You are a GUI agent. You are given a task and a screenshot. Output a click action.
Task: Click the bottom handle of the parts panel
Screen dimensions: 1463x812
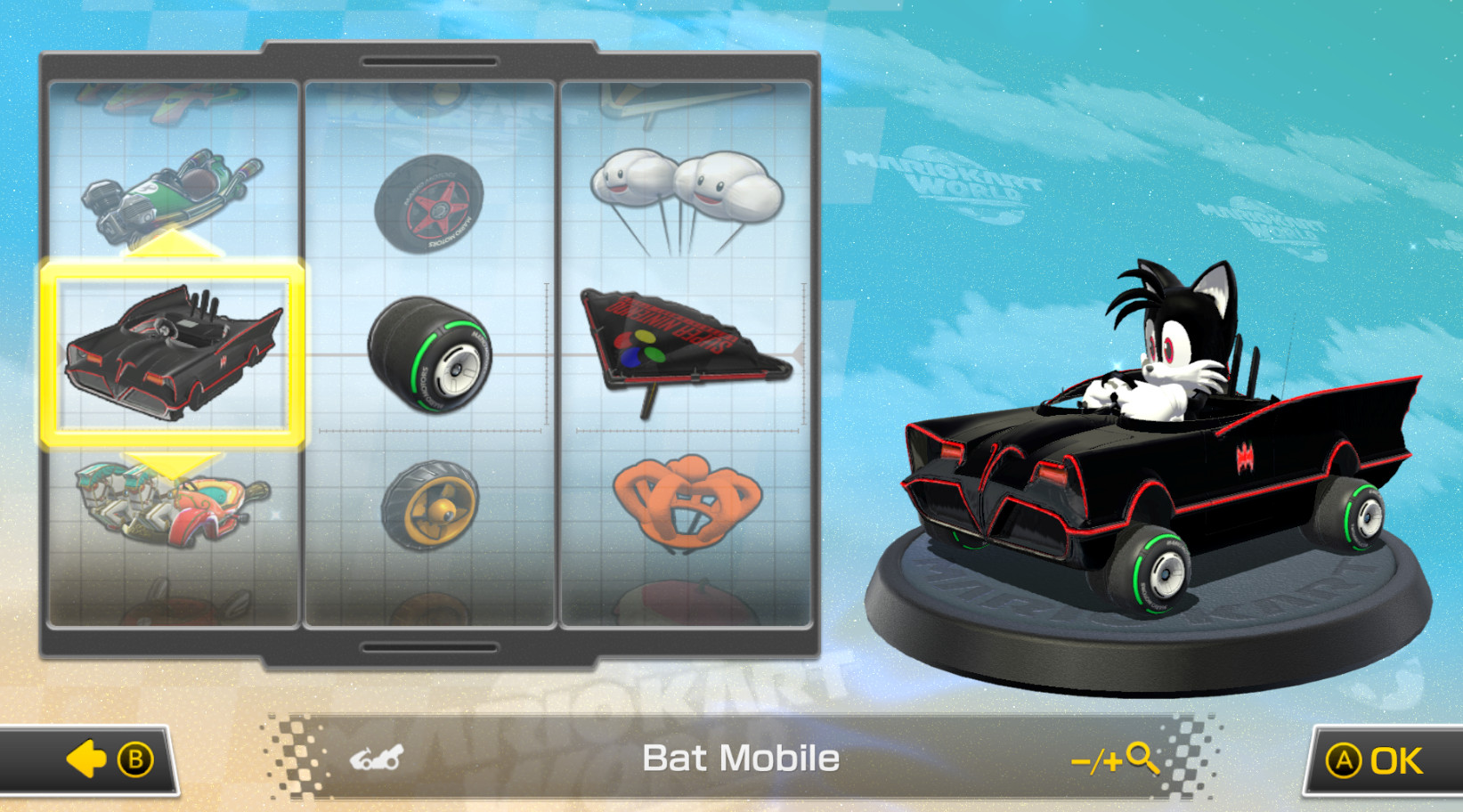(428, 646)
